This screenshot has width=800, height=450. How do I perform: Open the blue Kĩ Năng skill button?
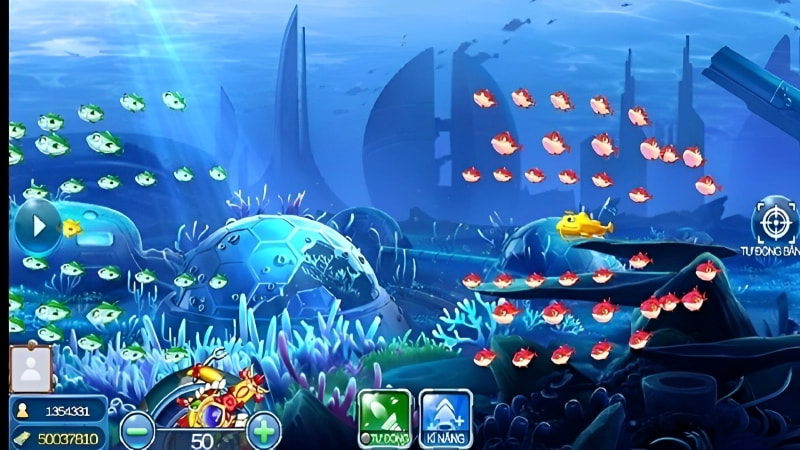(x=446, y=417)
